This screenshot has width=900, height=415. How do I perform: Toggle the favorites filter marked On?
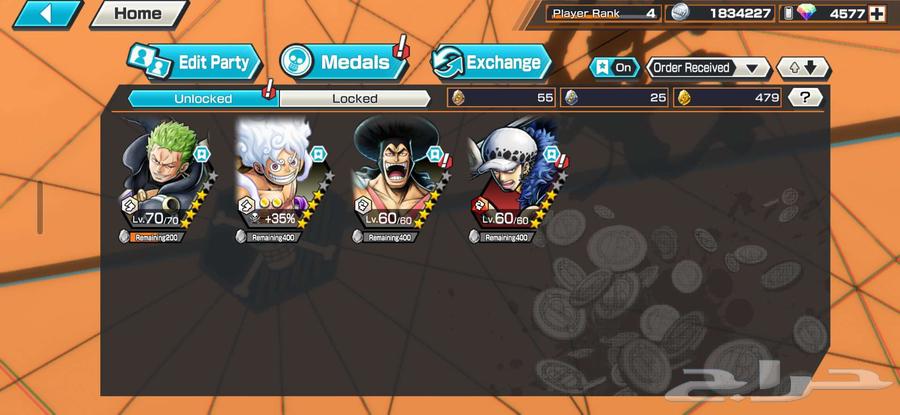pos(616,68)
